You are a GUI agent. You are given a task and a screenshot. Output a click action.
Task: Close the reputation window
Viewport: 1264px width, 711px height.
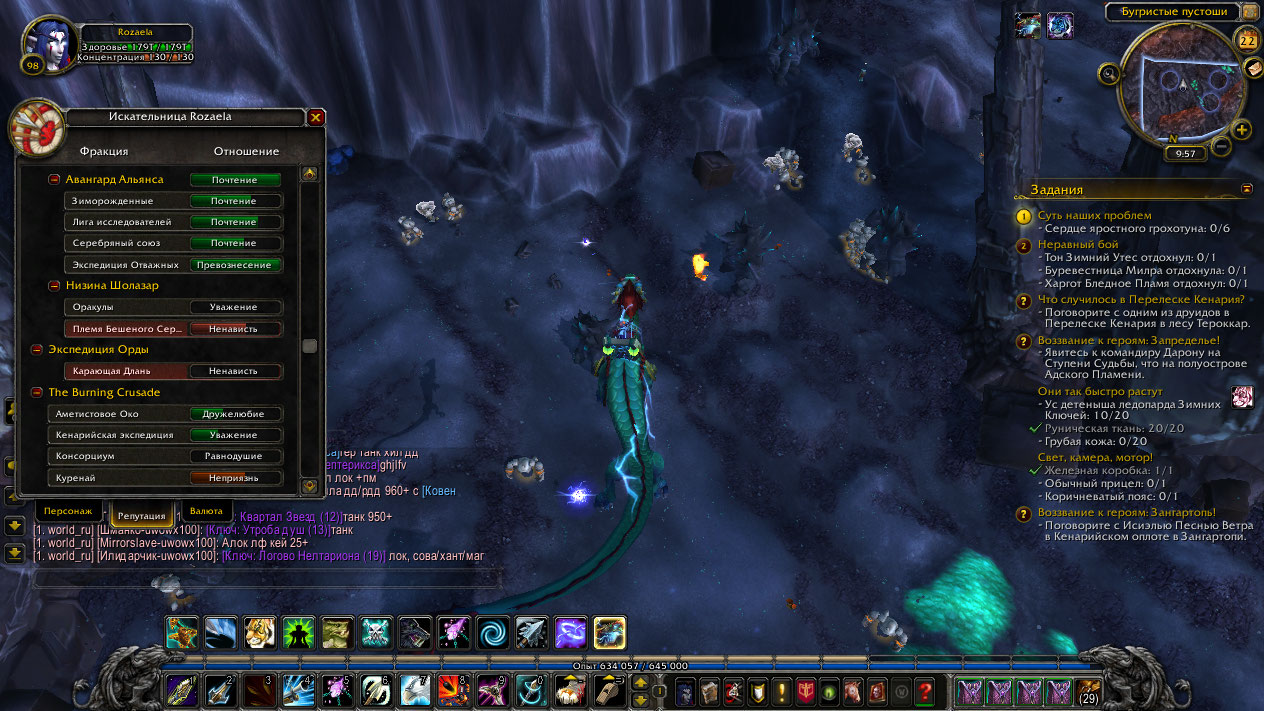[x=316, y=117]
